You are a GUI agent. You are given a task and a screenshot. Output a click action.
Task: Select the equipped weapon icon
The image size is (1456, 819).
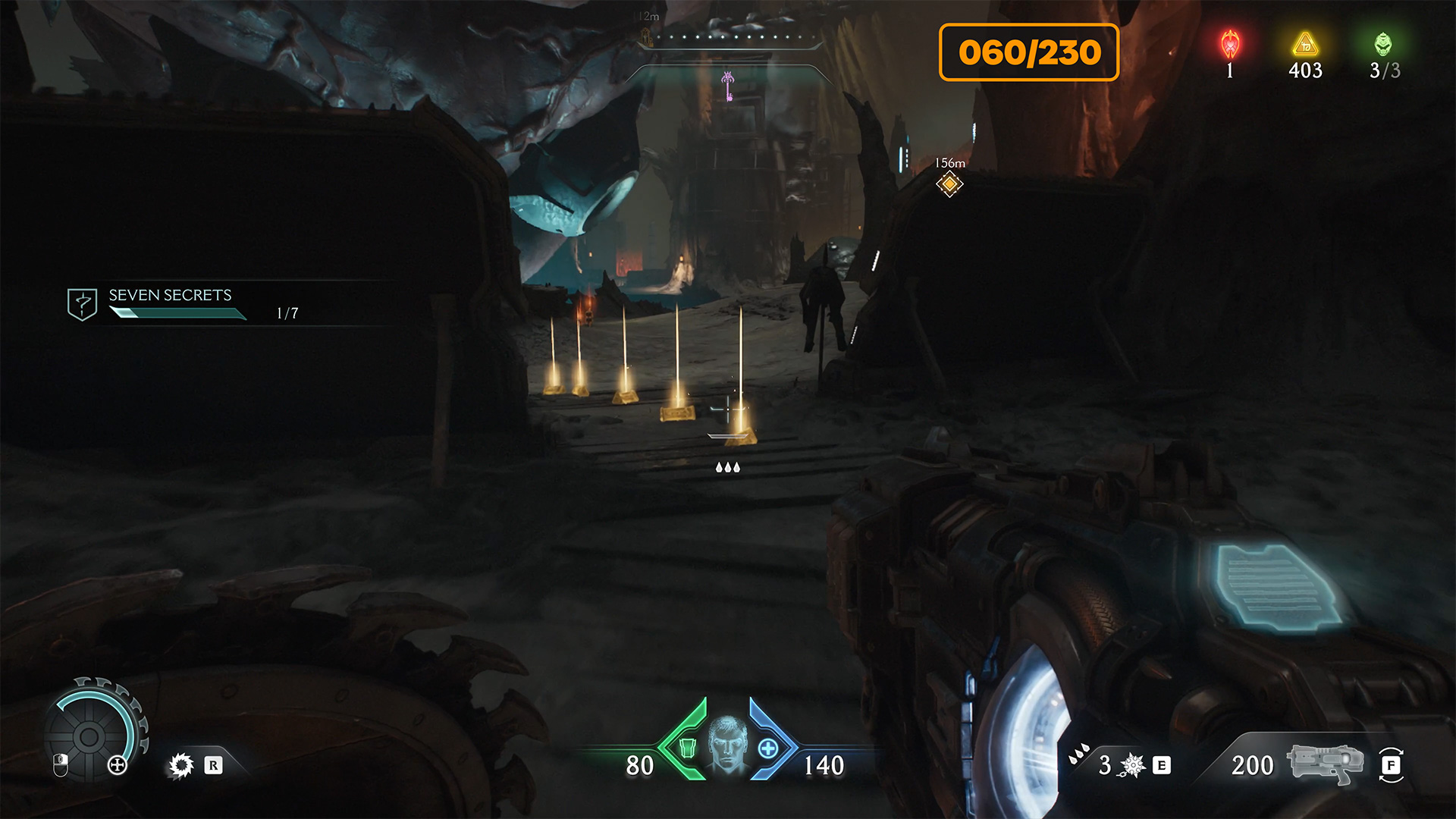[x=1324, y=763]
